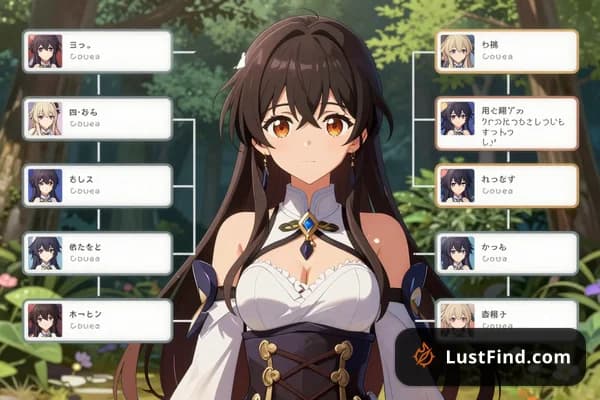The width and height of the screenshot is (600, 400).
Task: Choose the character card with multi-line description
Action: coord(507,123)
